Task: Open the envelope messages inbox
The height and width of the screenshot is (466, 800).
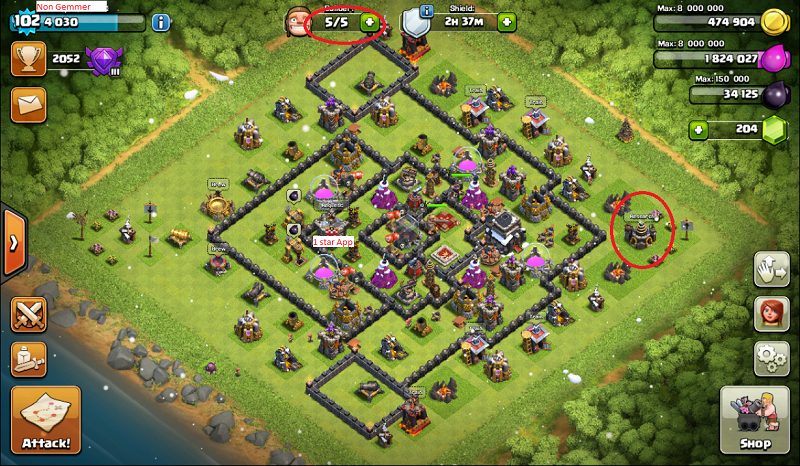Action: pos(29,103)
